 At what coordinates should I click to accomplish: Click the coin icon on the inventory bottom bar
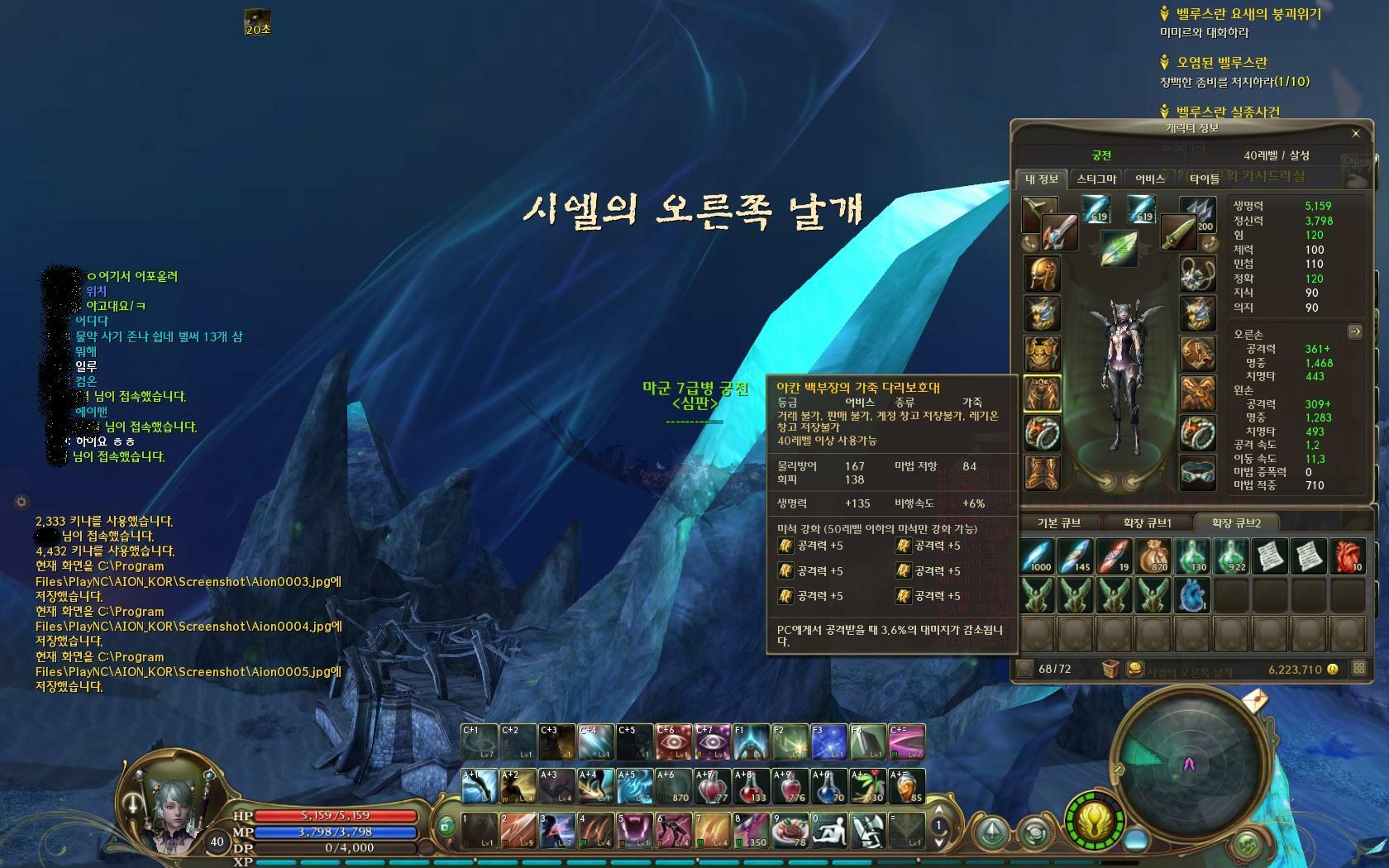(x=1333, y=669)
